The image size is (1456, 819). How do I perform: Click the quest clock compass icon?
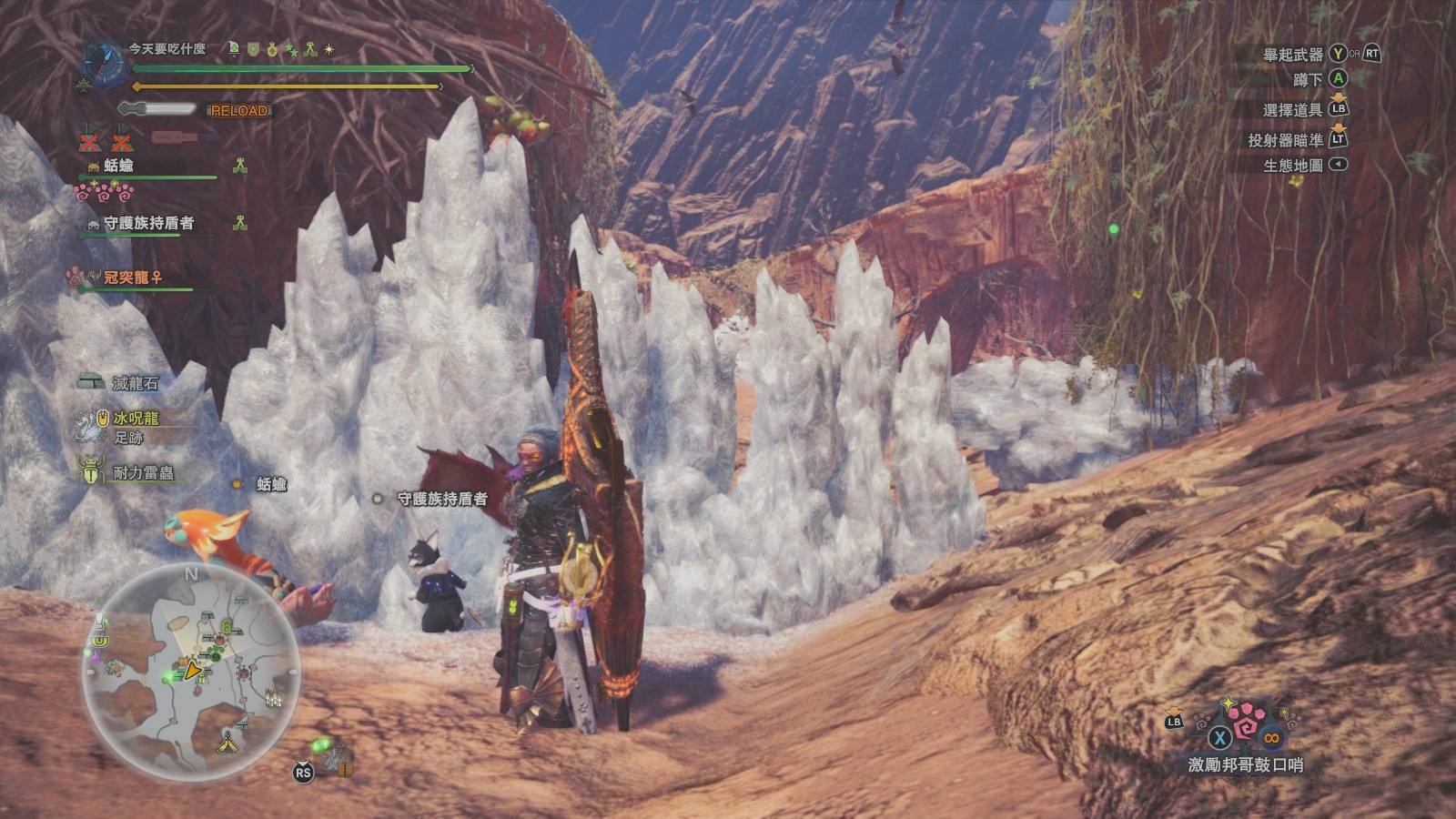(x=105, y=61)
